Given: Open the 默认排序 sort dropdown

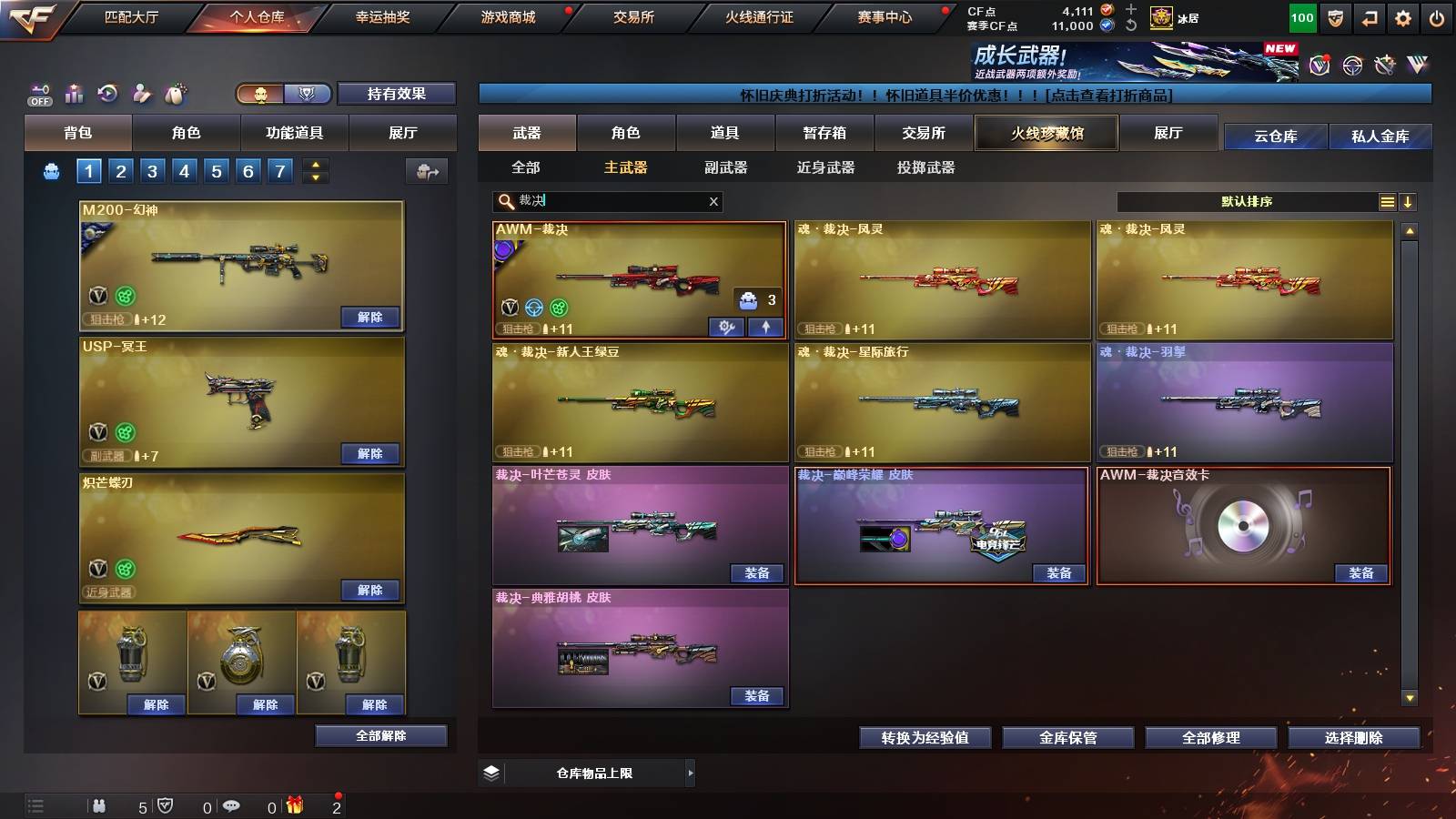Looking at the screenshot, I should (x=1247, y=201).
